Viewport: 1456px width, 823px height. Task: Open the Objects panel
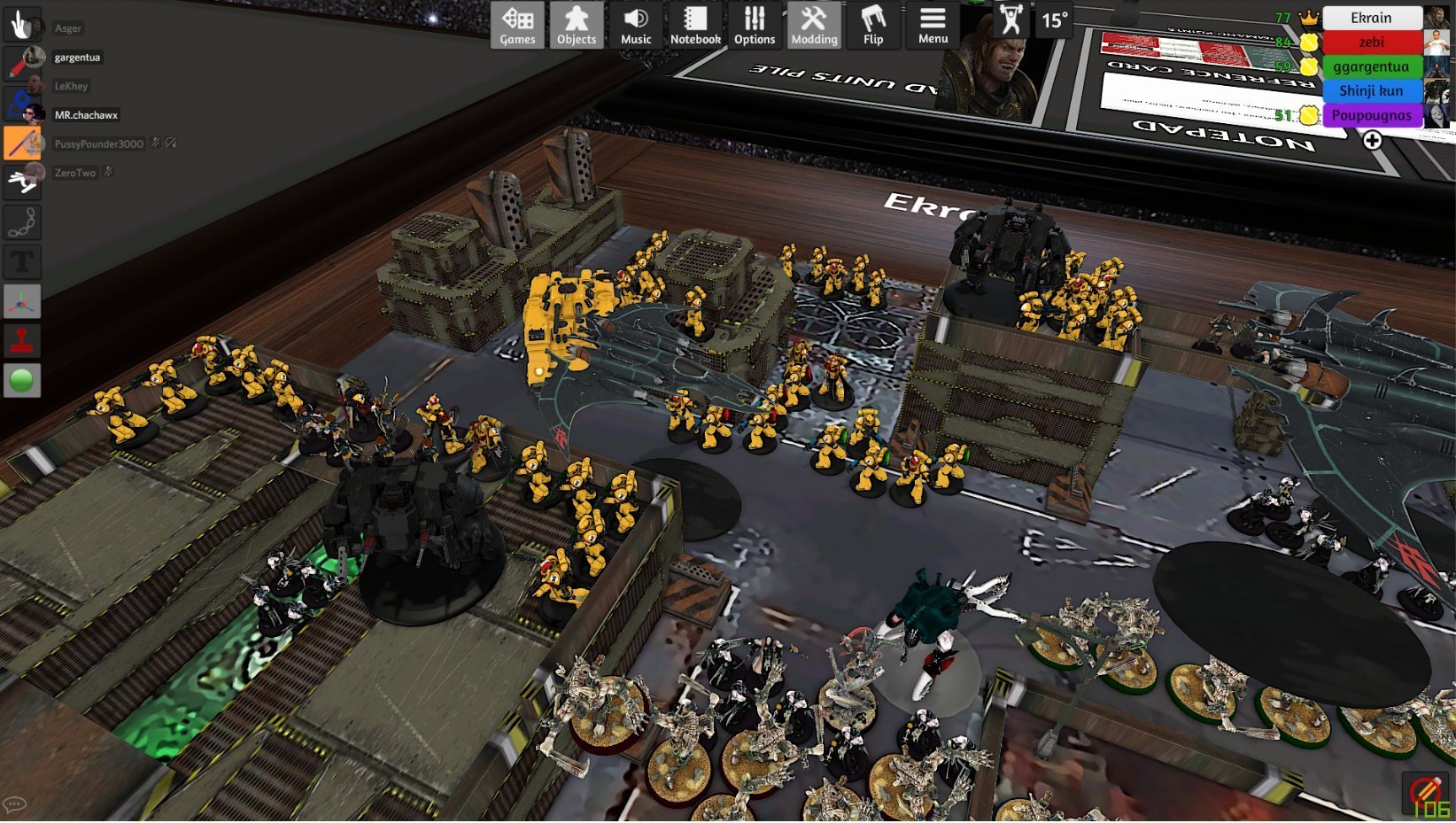(x=577, y=25)
